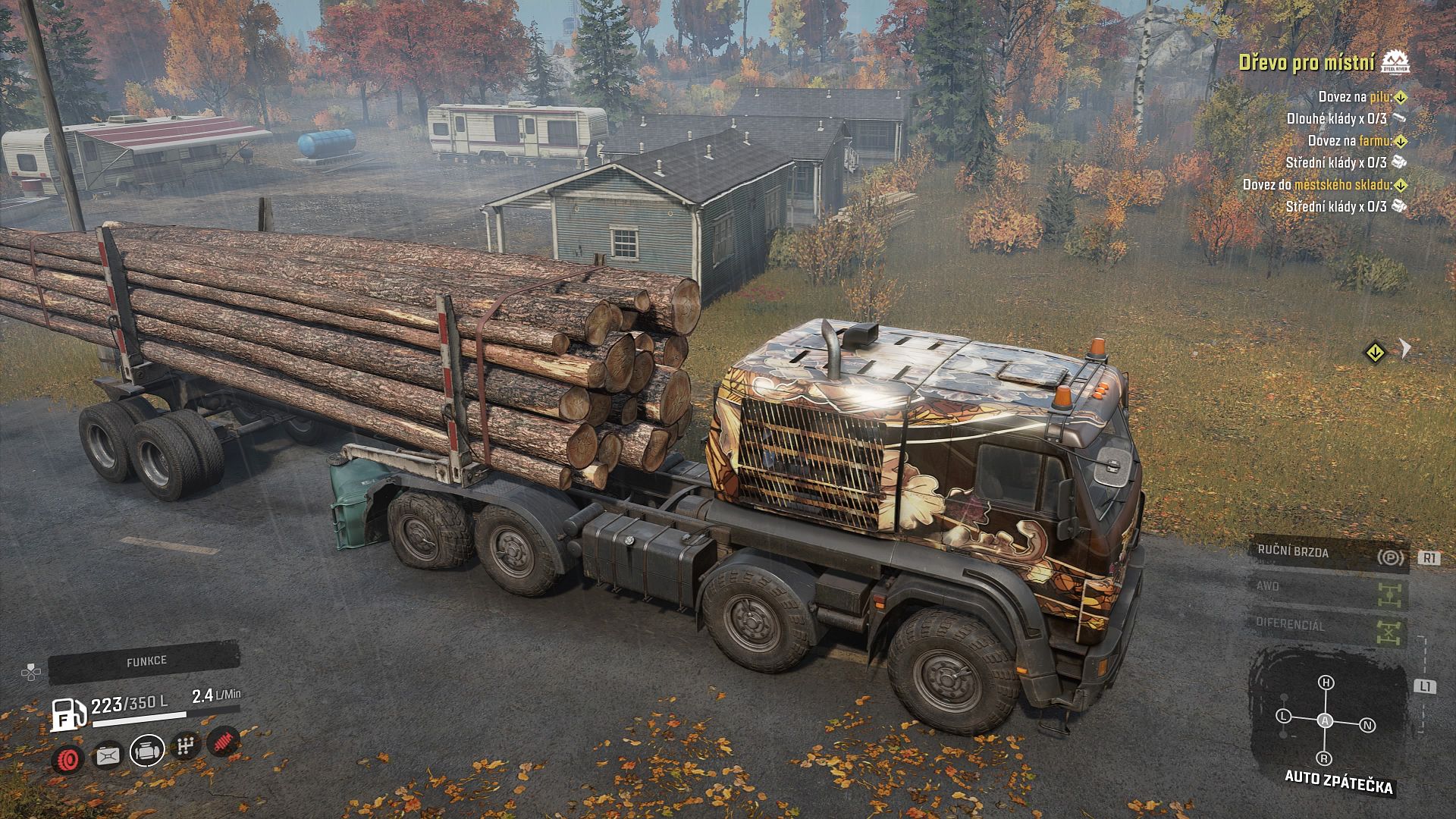Select the engine status icon
The image size is (1456, 819).
(146, 750)
